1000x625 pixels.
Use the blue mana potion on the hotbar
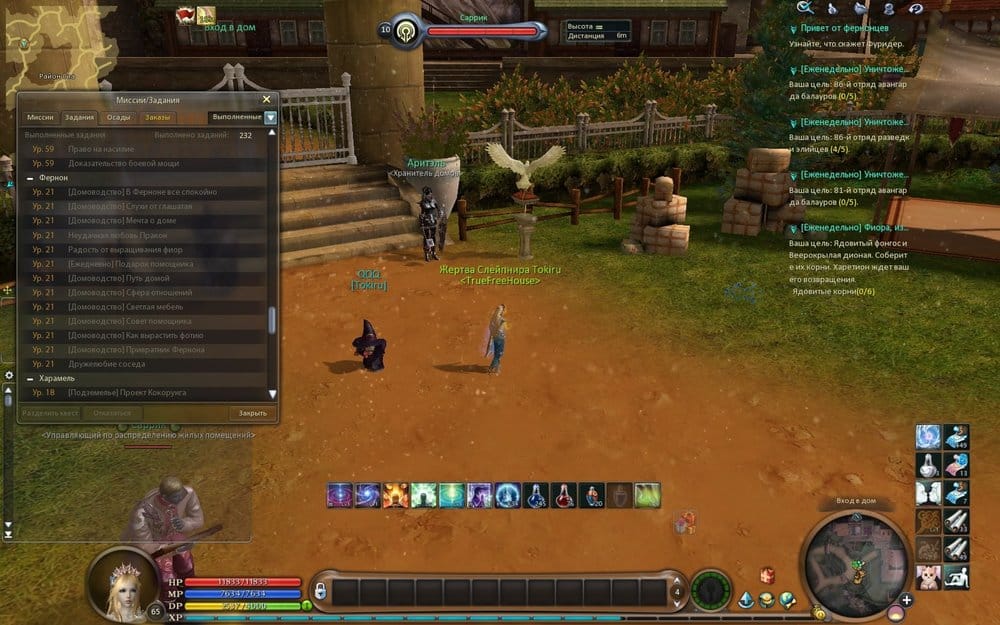535,495
